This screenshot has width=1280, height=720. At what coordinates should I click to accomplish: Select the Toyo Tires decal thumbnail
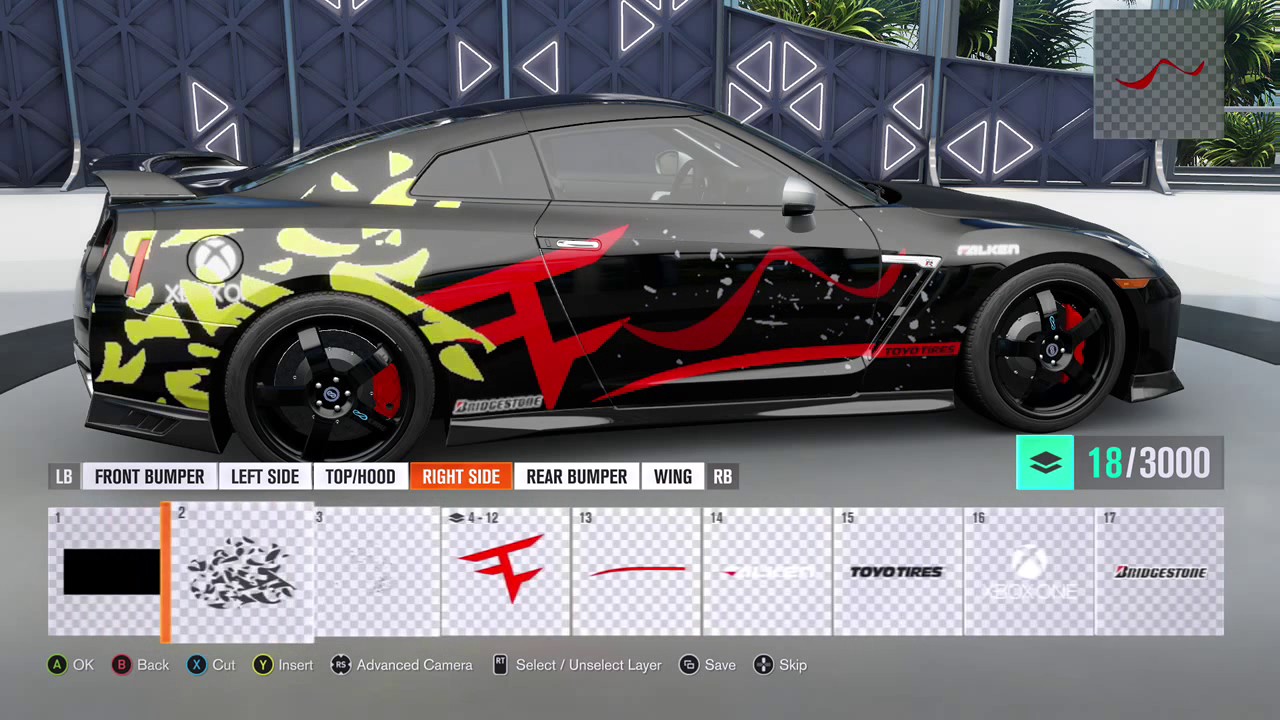click(x=896, y=571)
